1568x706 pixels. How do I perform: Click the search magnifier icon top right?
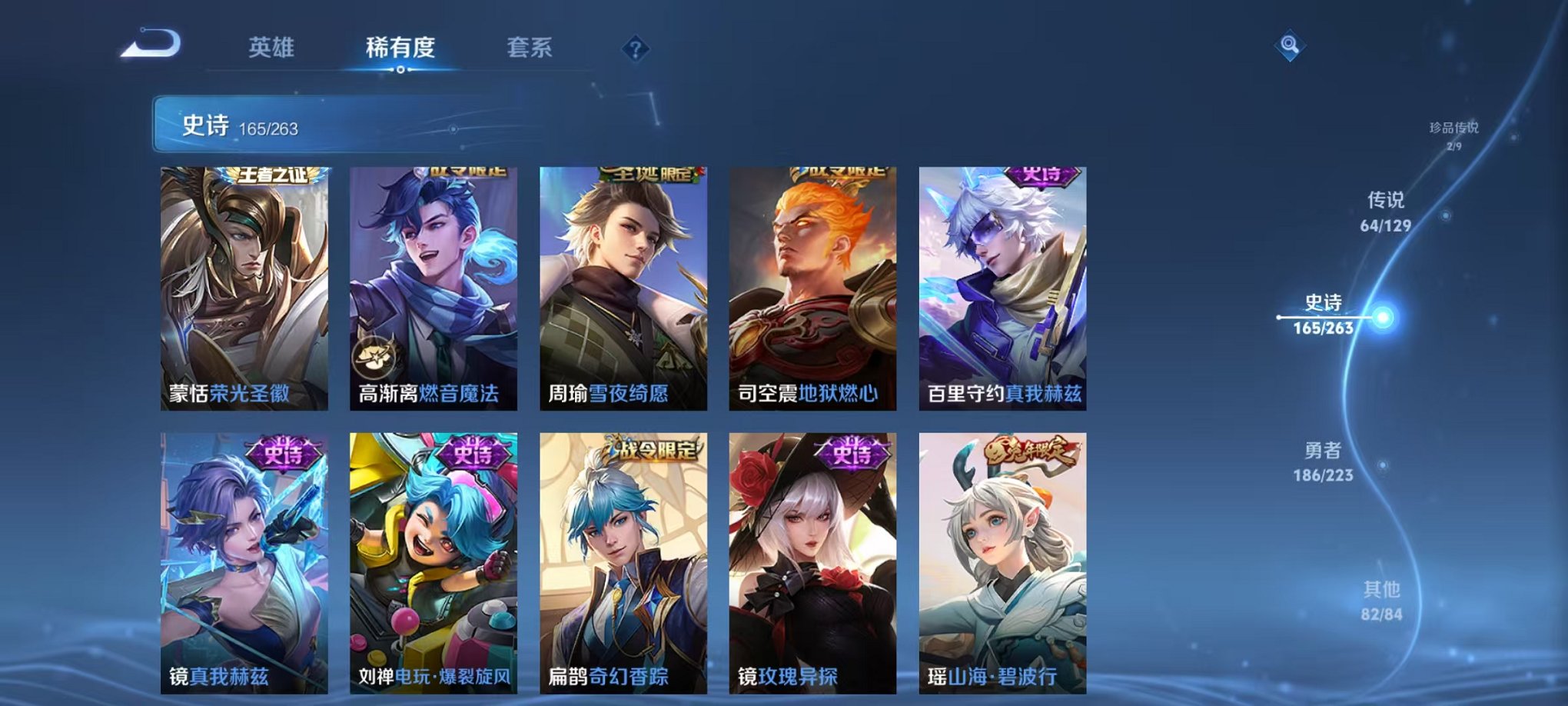tap(1291, 44)
